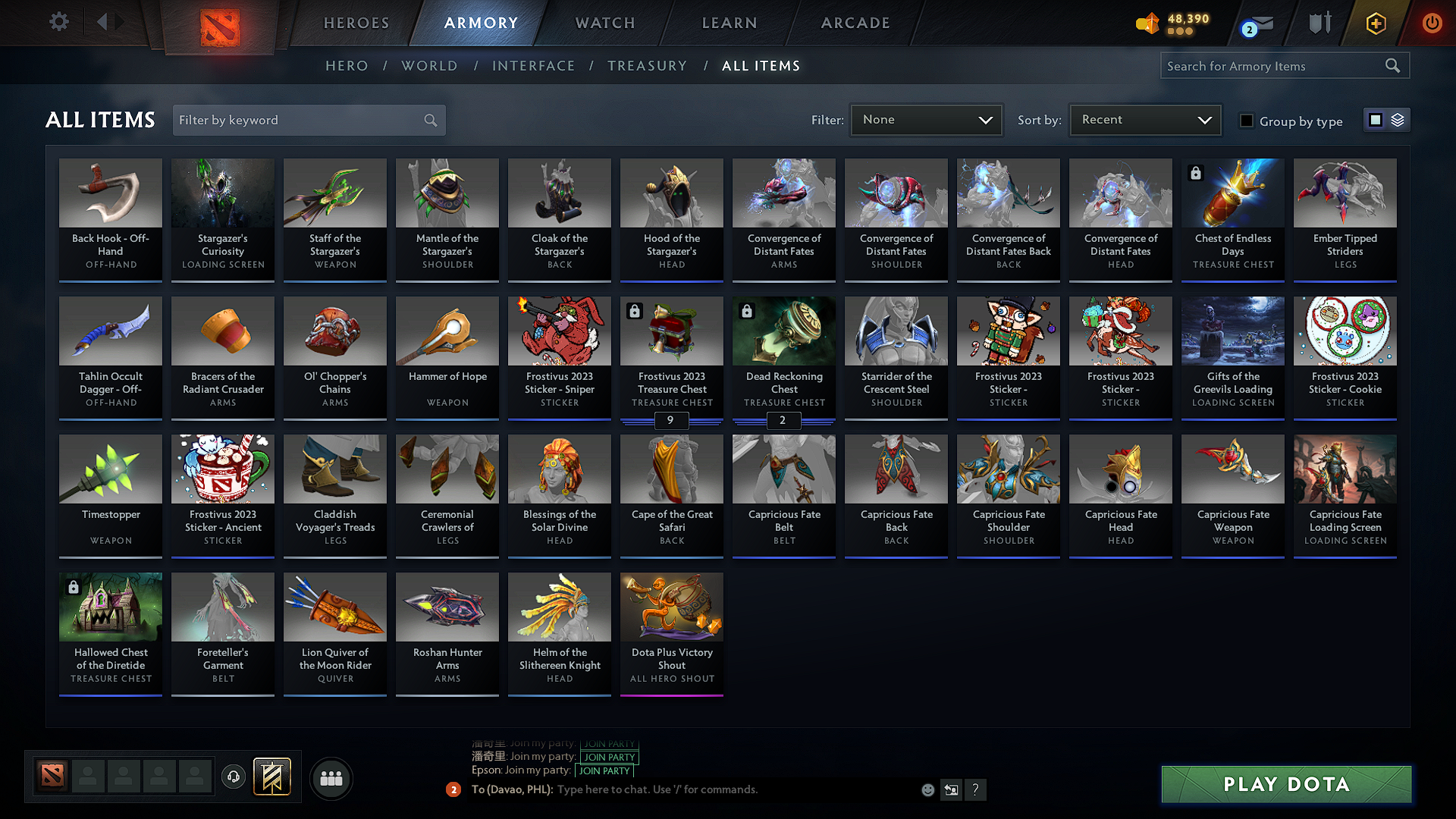Enable the Group by type checkbox
The image size is (1456, 819).
(x=1247, y=121)
